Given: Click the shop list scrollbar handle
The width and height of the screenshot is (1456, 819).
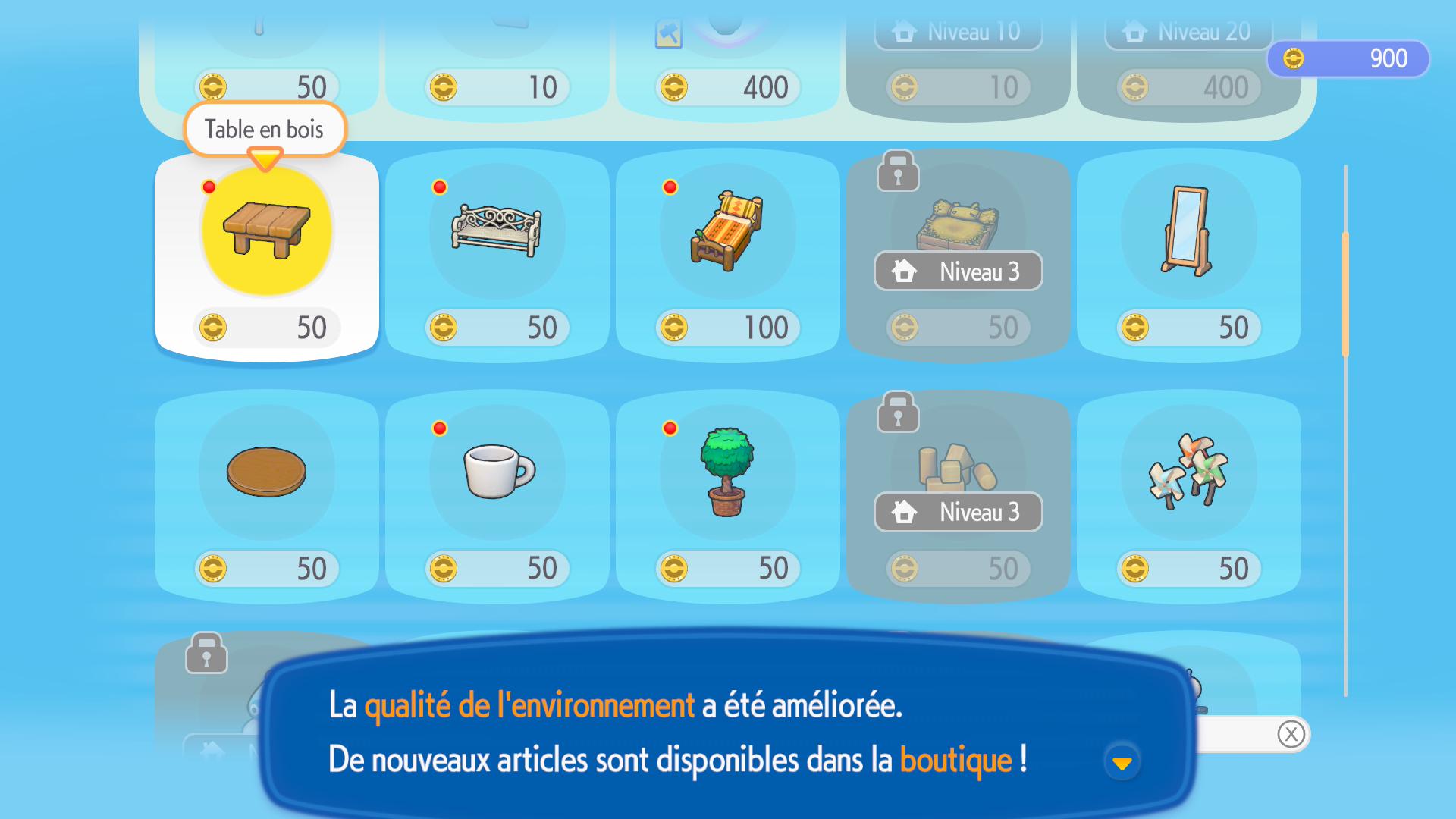Looking at the screenshot, I should (1345, 294).
